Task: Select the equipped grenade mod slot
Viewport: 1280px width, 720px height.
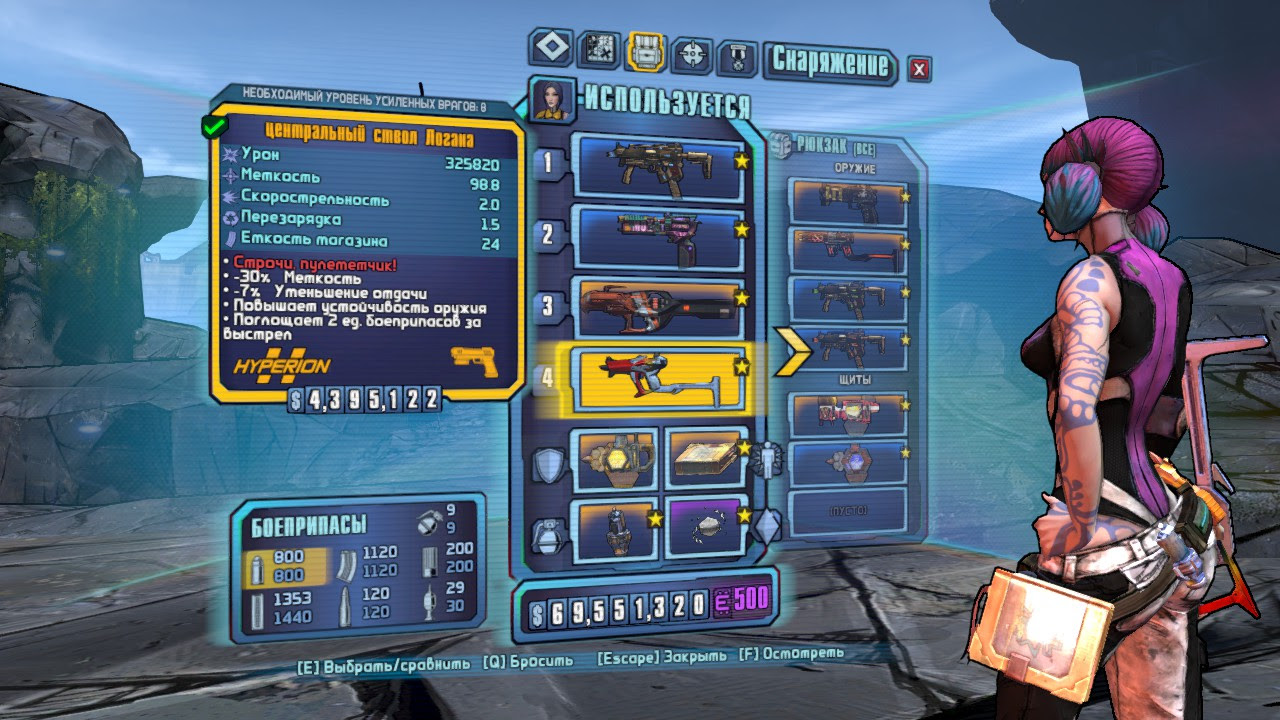Action: pos(613,529)
